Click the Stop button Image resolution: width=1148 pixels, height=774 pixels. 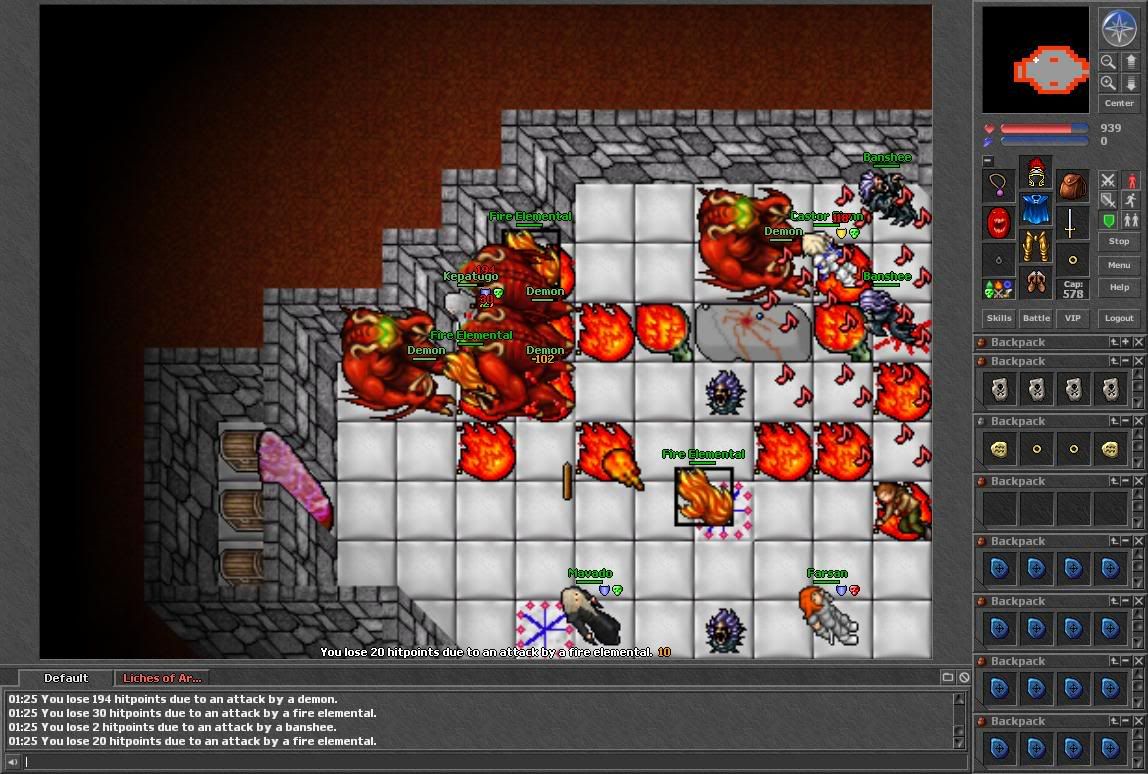coord(1119,241)
